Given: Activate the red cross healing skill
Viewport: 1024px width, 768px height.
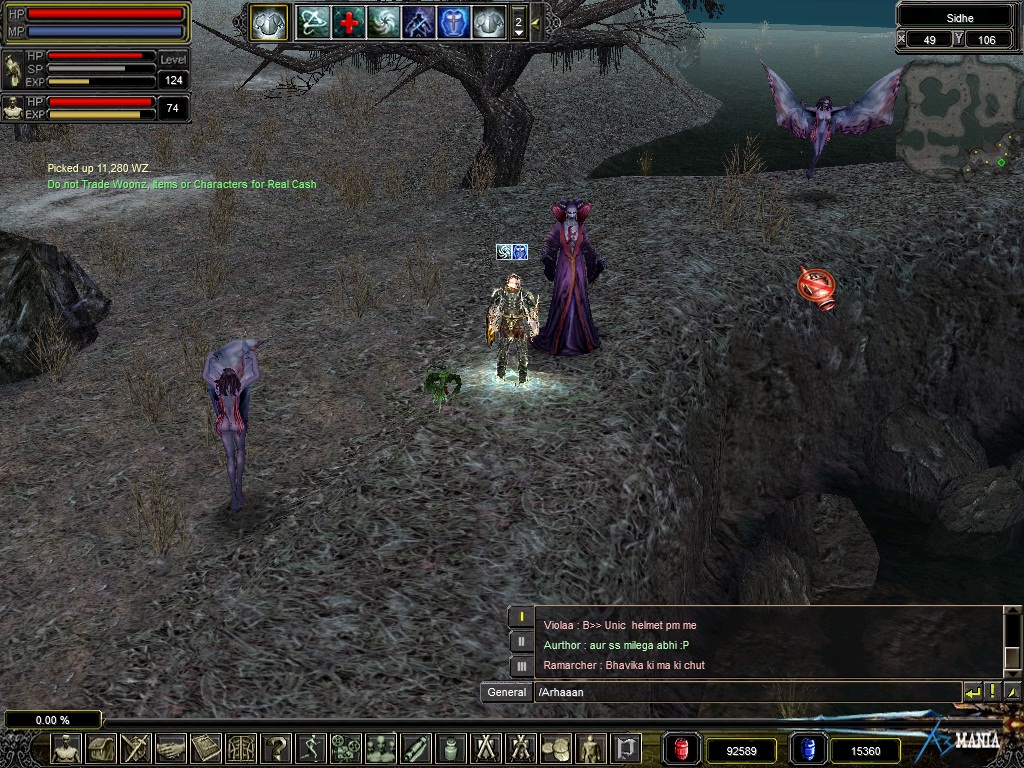Looking at the screenshot, I should coord(349,22).
